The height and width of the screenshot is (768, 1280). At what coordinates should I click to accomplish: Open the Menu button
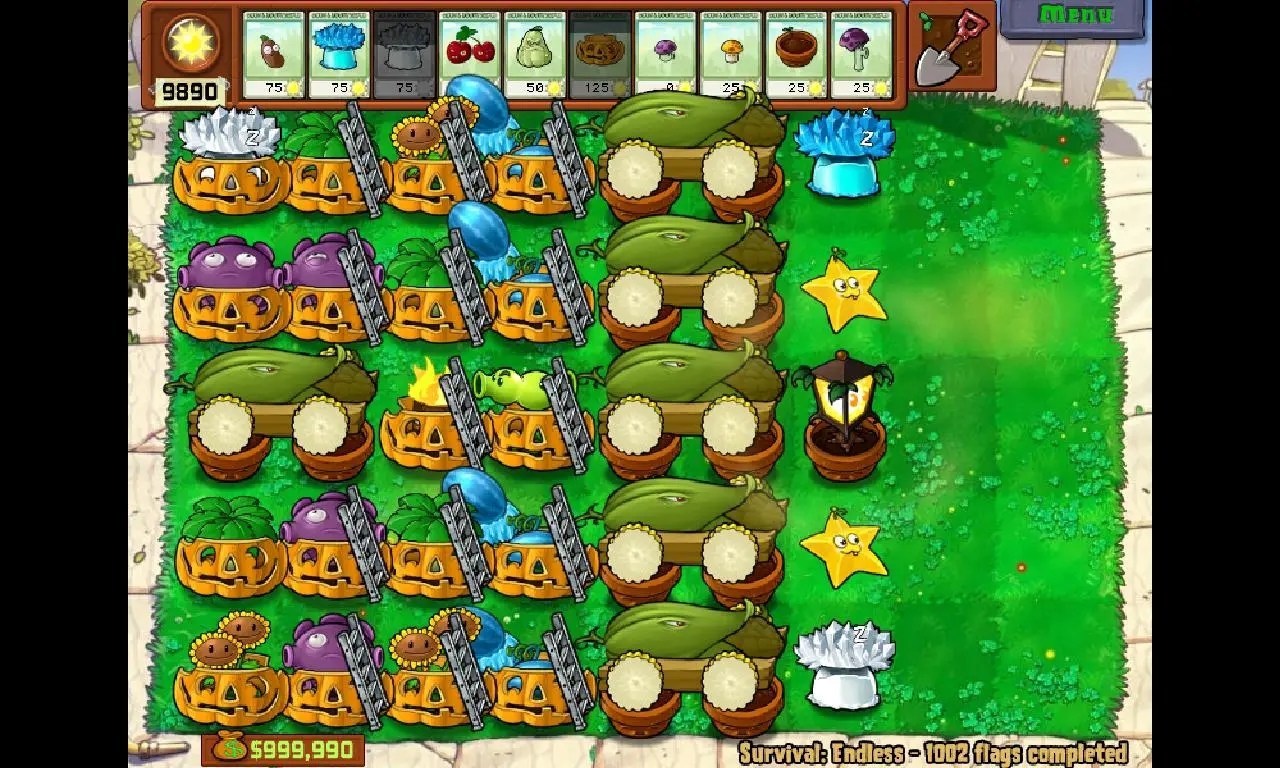click(x=1074, y=16)
